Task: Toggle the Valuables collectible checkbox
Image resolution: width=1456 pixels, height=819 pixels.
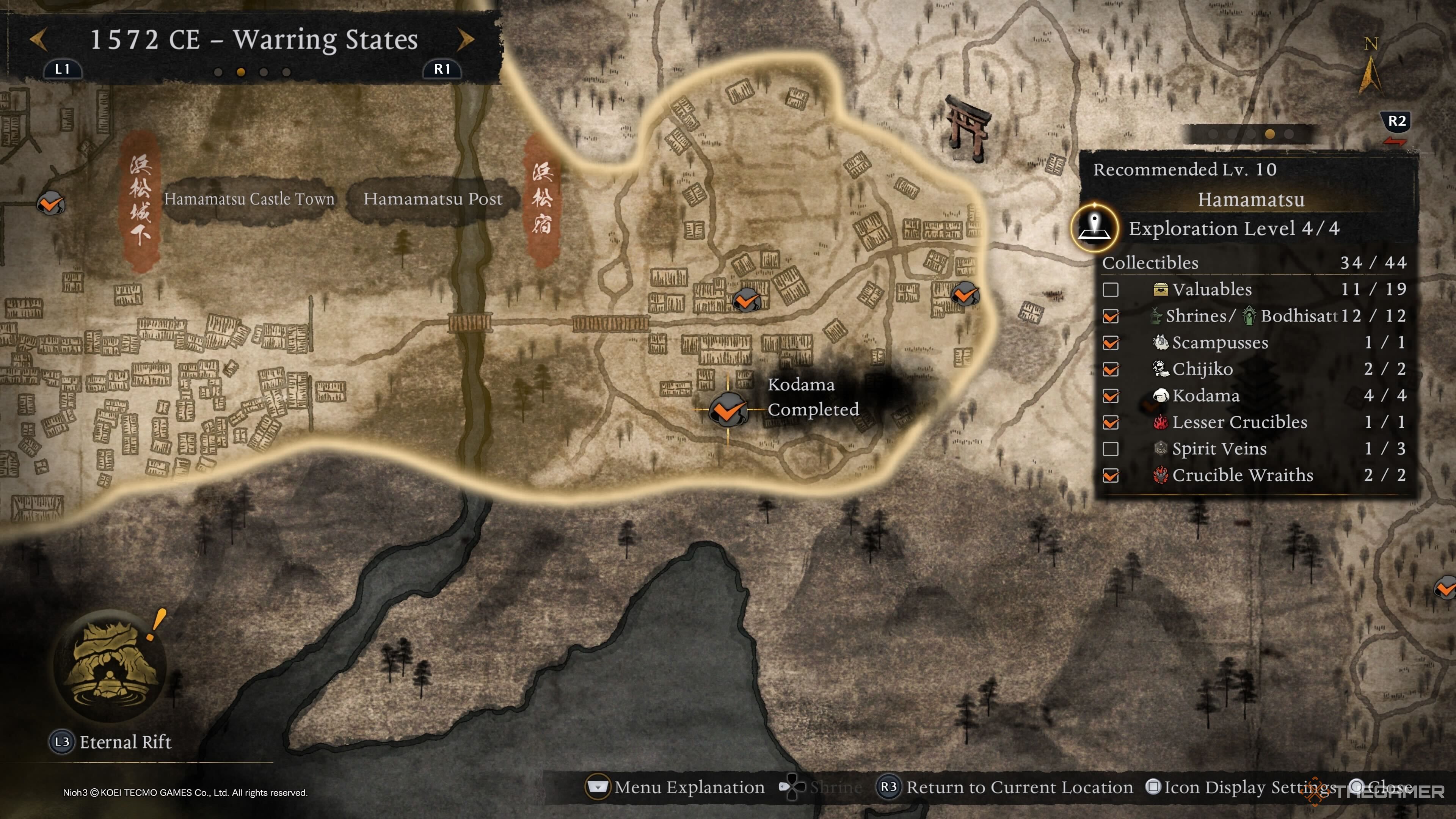Action: click(1111, 289)
